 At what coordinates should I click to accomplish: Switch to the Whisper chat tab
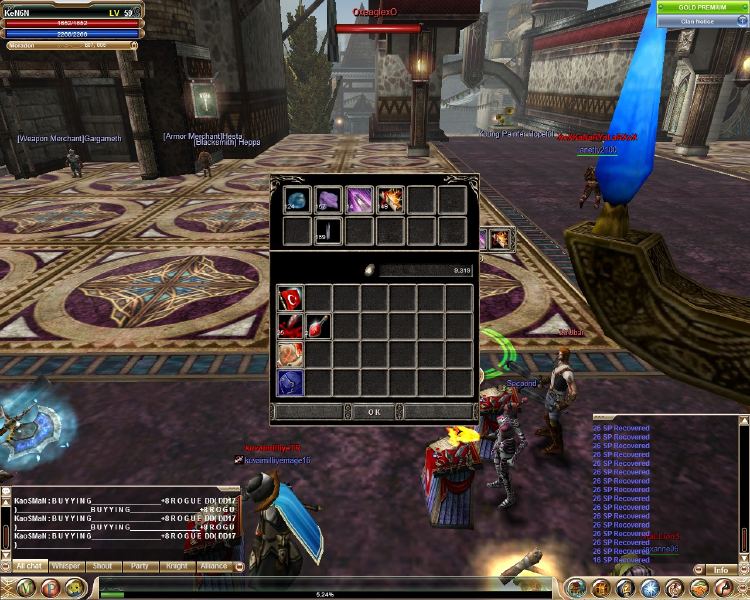click(65, 566)
